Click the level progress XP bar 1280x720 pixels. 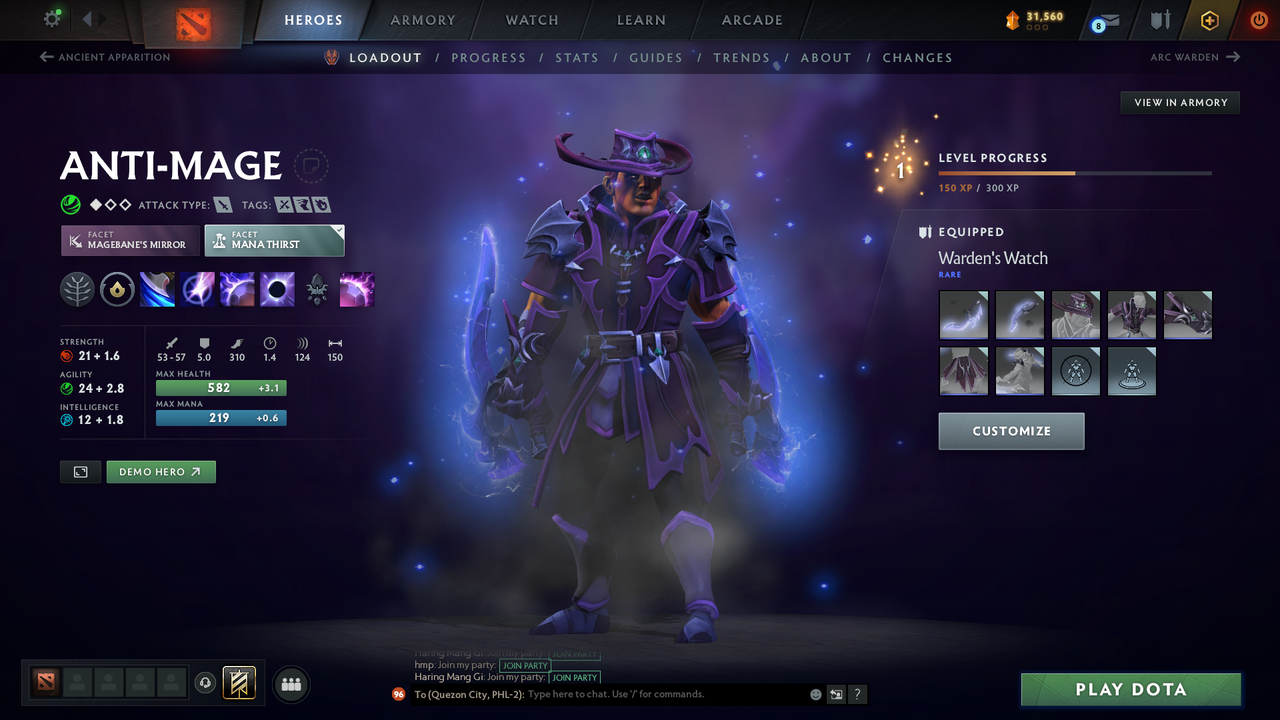pyautogui.click(x=1075, y=172)
